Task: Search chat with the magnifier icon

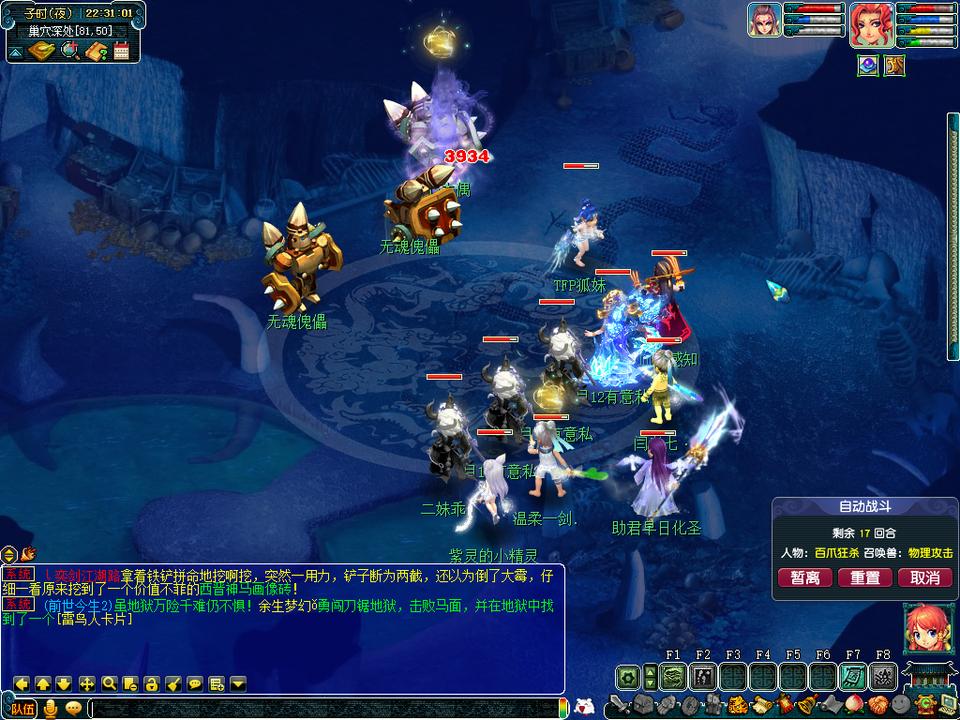Action: pyautogui.click(x=109, y=684)
